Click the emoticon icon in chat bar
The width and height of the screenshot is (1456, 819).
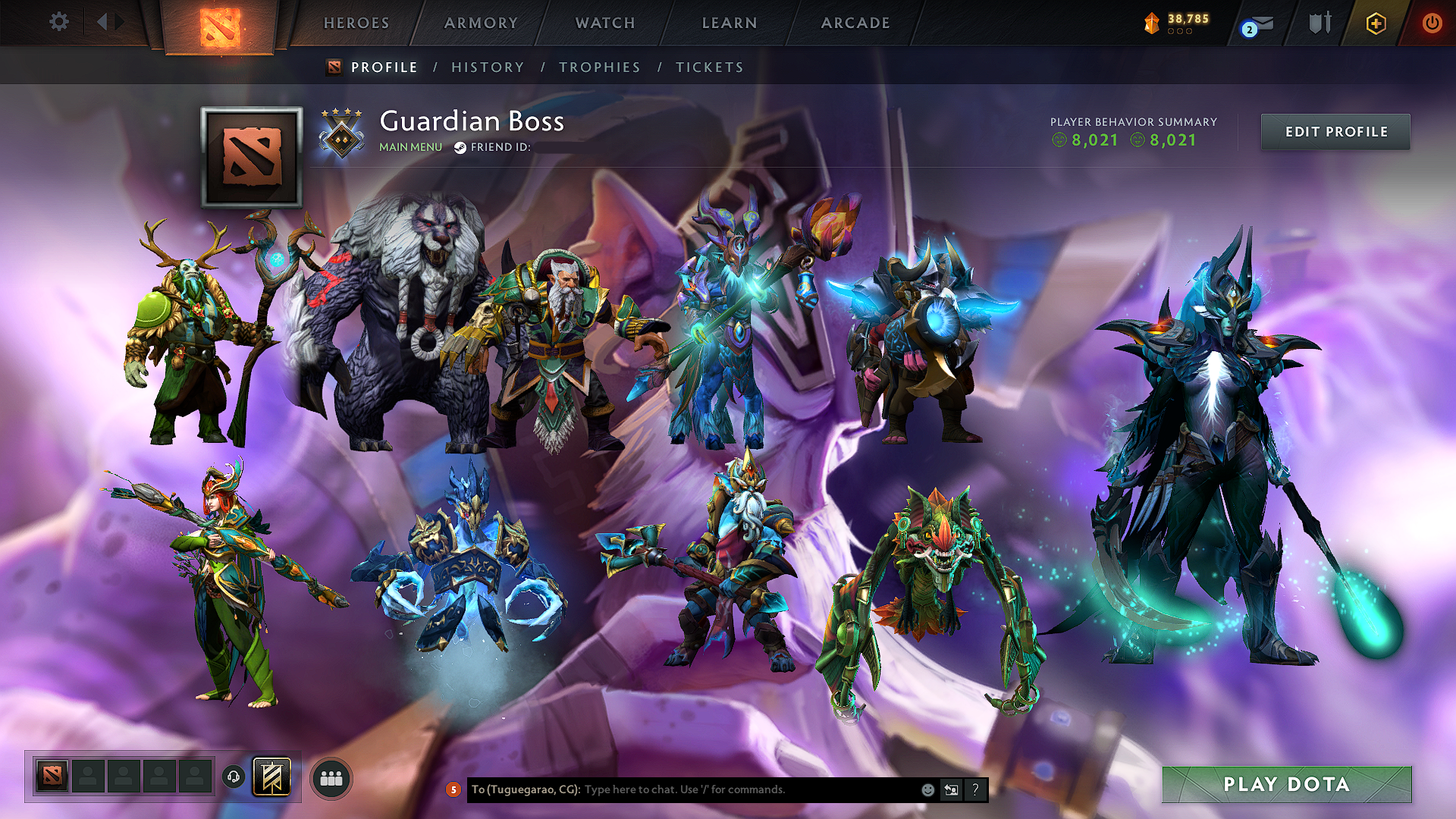pyautogui.click(x=927, y=789)
